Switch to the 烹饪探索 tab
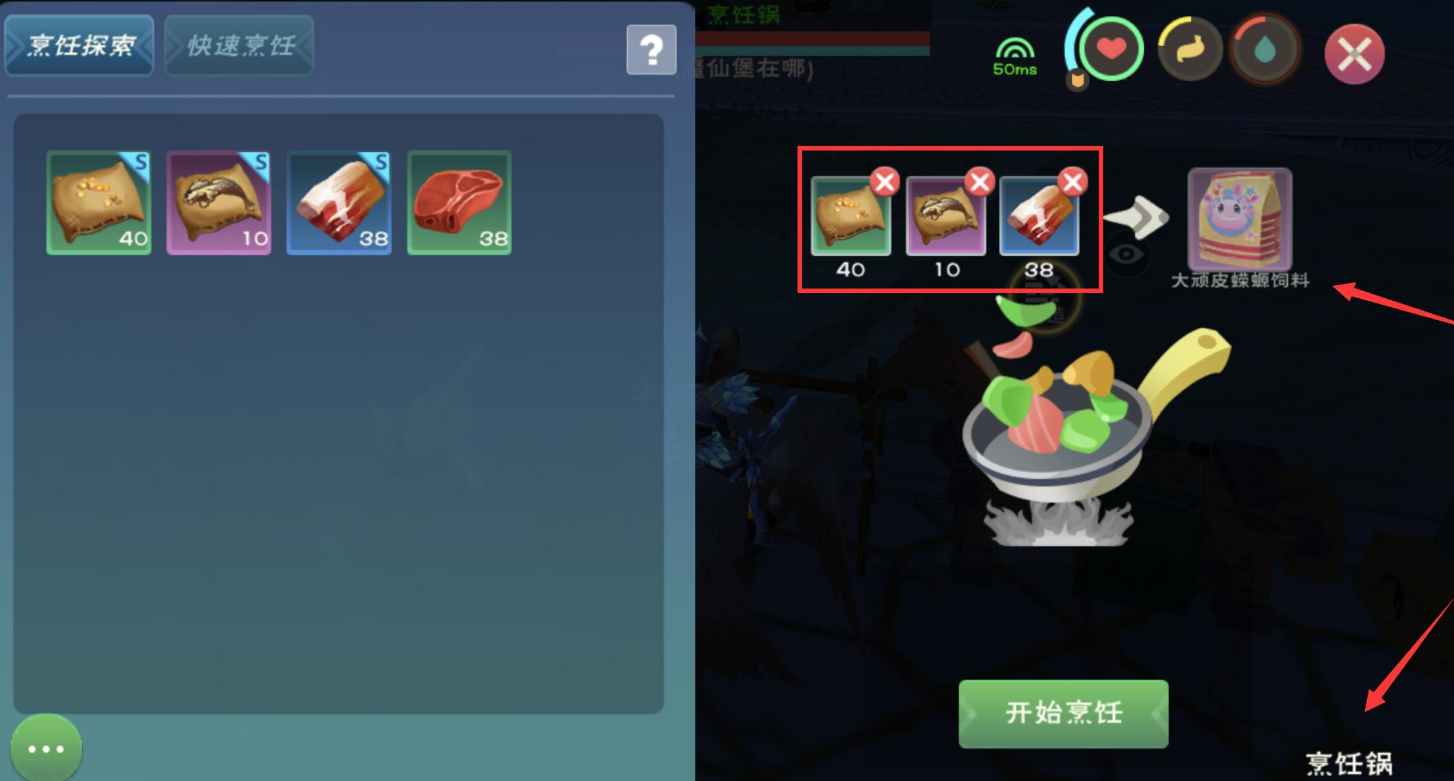This screenshot has width=1454, height=781. coord(79,46)
